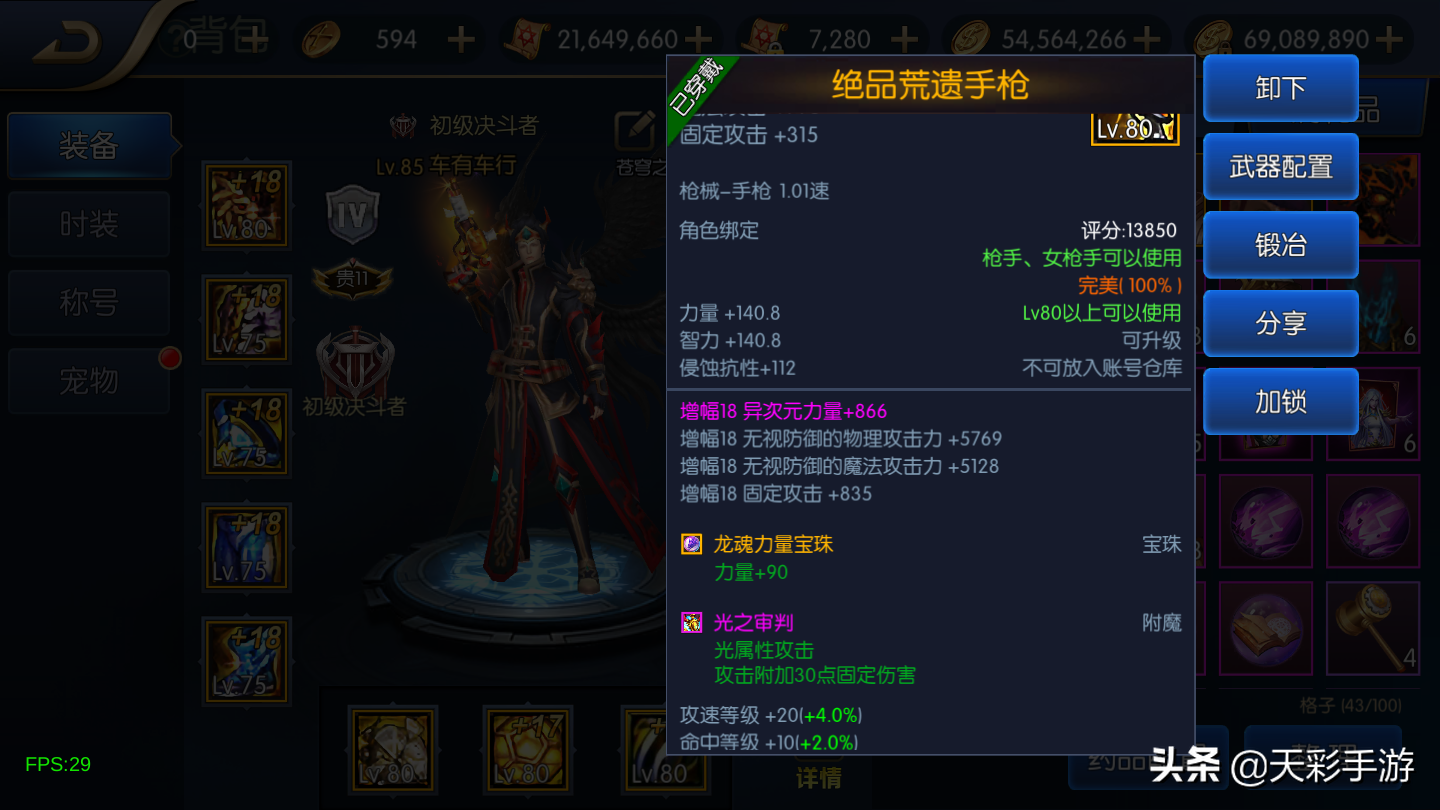Switch to the 时装 fashion tab

pyautogui.click(x=88, y=222)
